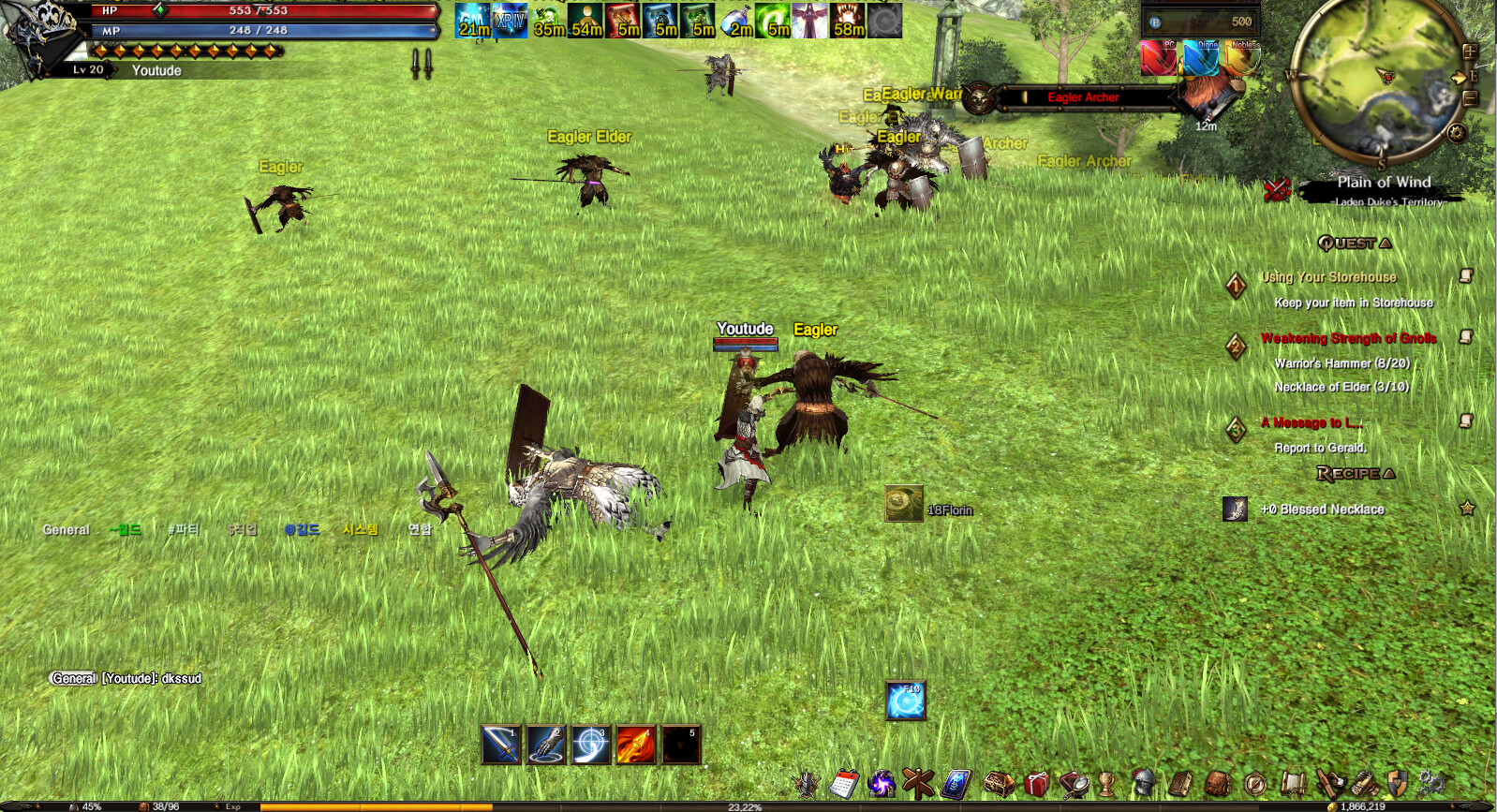Cast the fire skill from the hotbar
Screen dimensions: 1497x812
coord(637,744)
